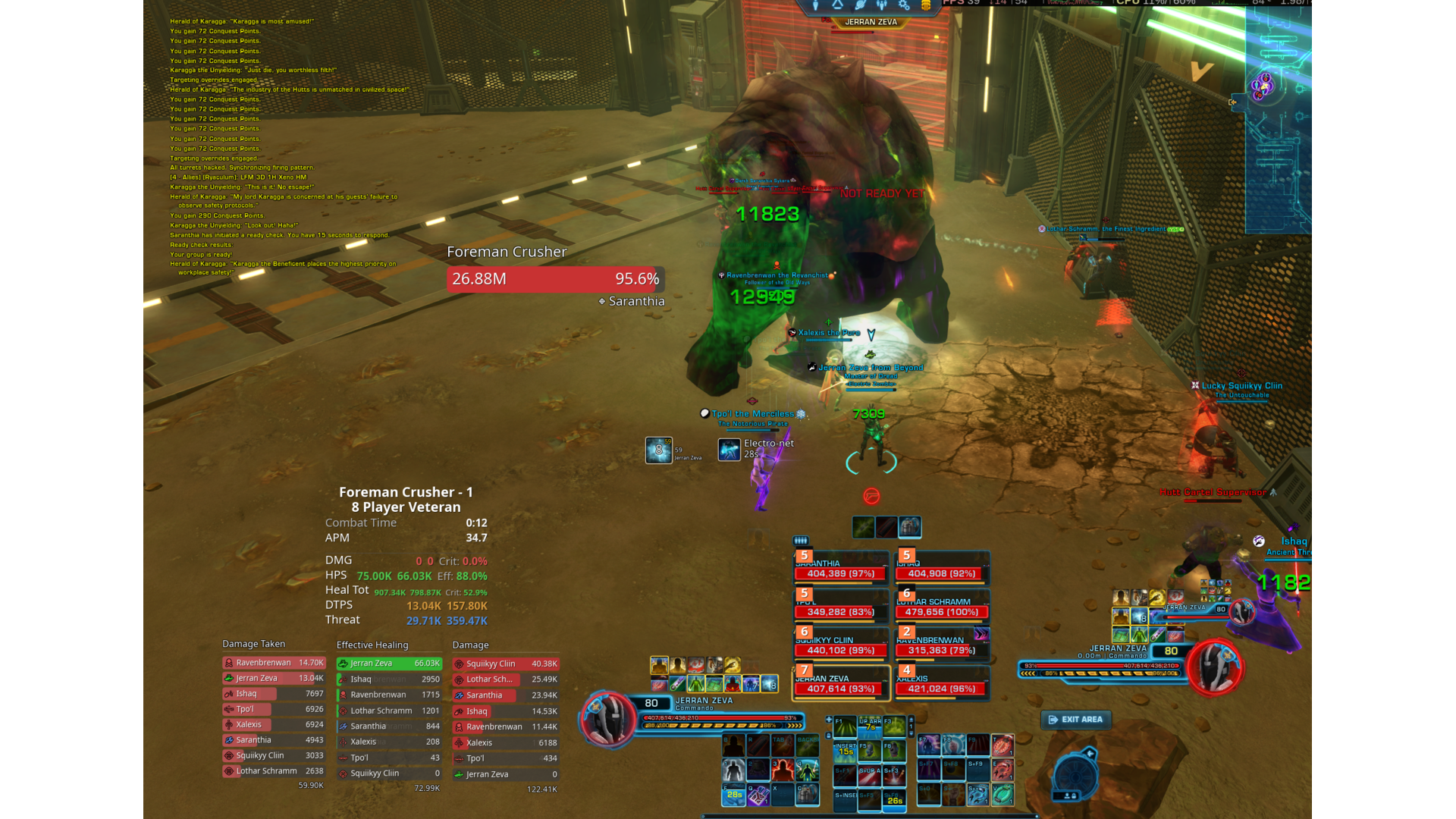This screenshot has width=1456, height=819.
Task: Open preferences via the gear icon
Action: [902, 6]
